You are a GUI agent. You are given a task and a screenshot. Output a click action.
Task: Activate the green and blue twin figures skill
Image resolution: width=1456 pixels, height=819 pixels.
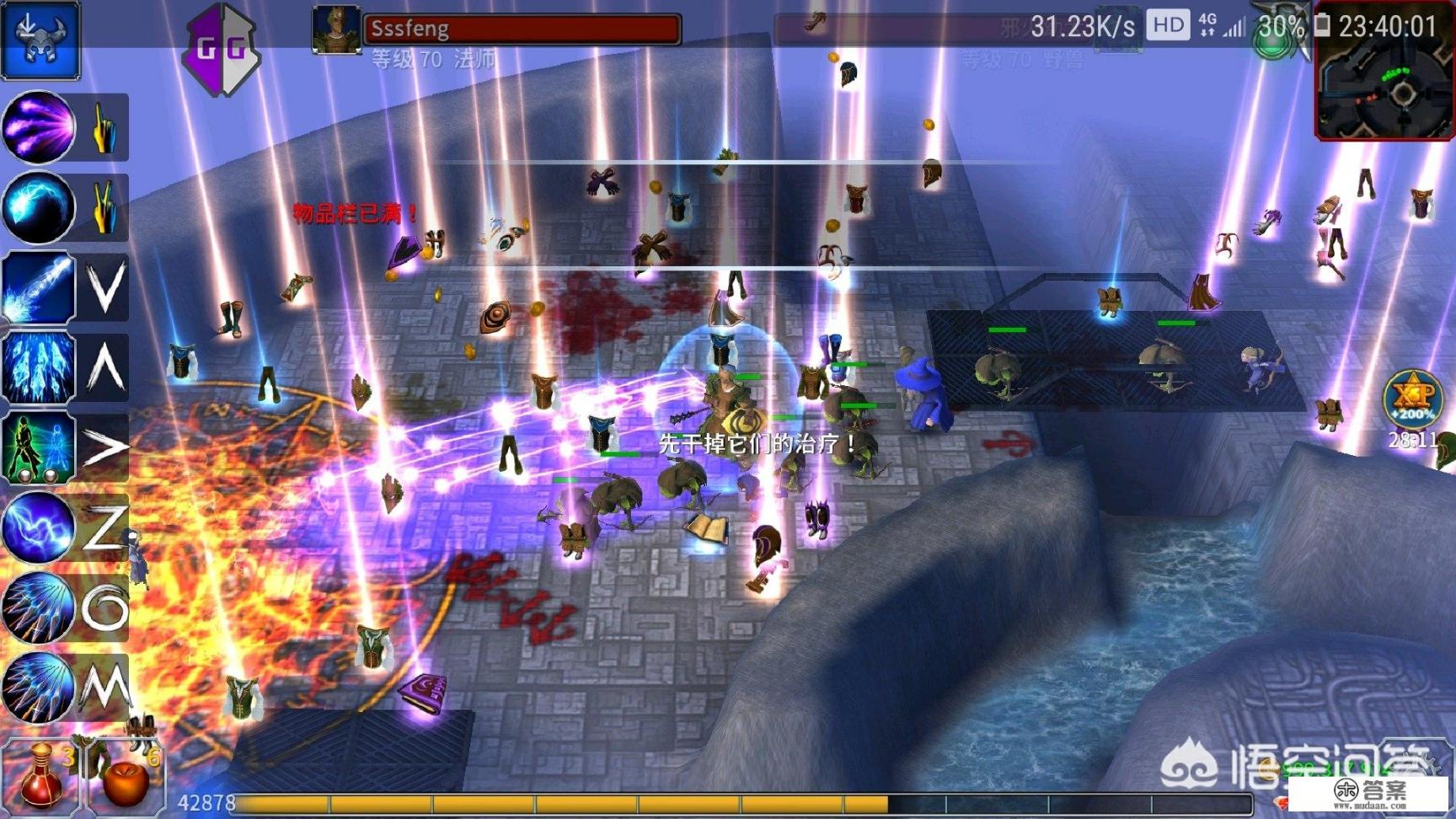point(39,447)
